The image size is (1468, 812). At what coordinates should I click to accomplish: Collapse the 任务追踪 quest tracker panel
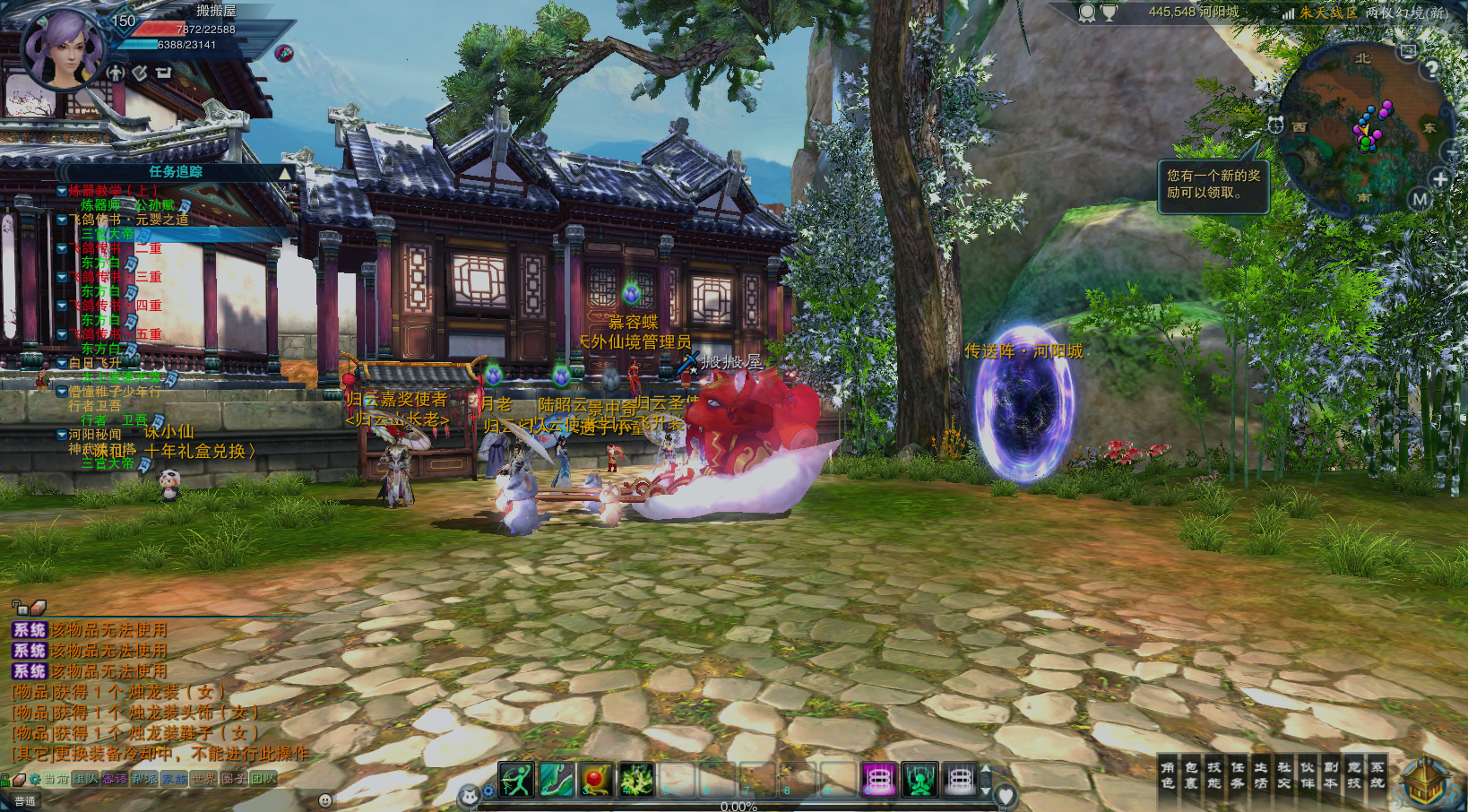tap(285, 173)
